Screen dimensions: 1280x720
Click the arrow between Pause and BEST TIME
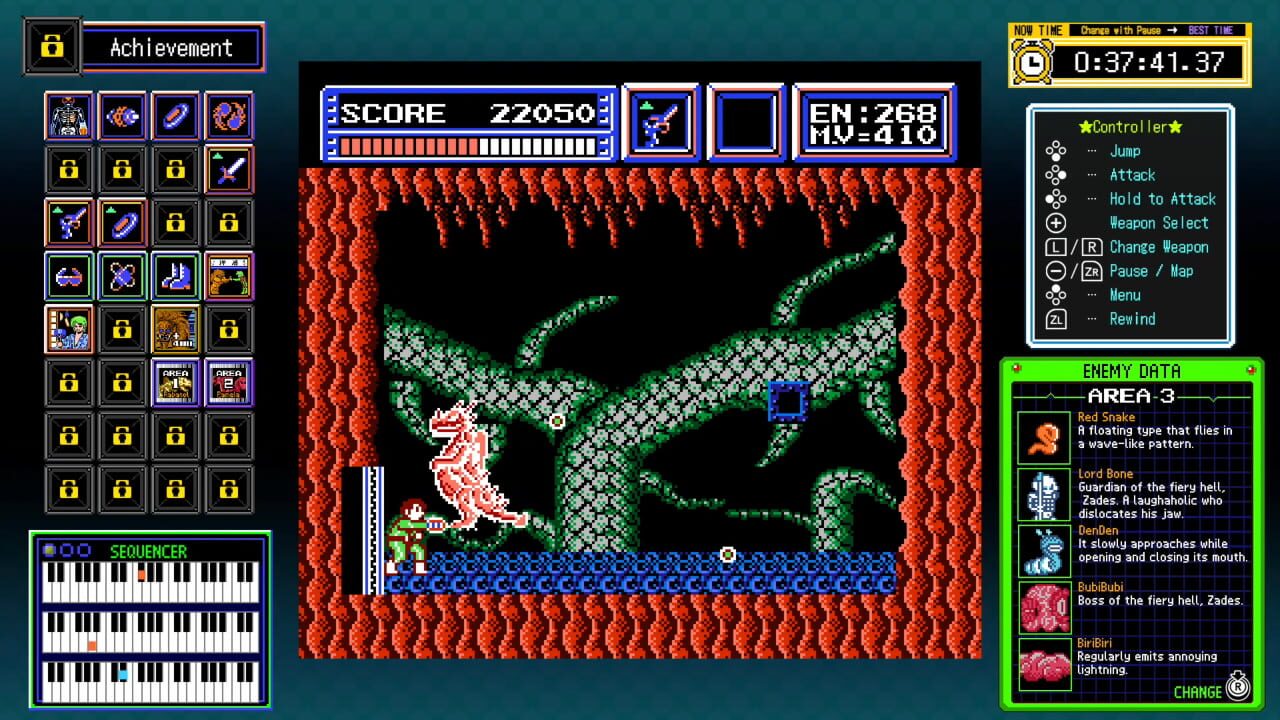(1171, 30)
